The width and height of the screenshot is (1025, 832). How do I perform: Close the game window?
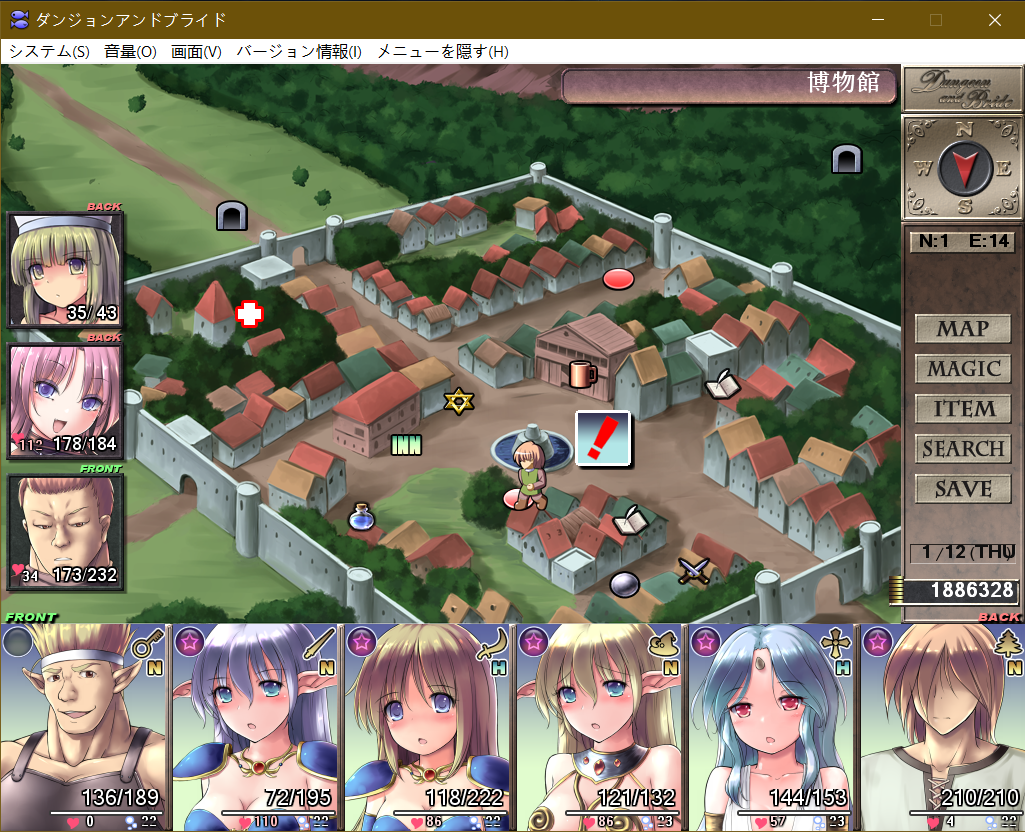994,20
